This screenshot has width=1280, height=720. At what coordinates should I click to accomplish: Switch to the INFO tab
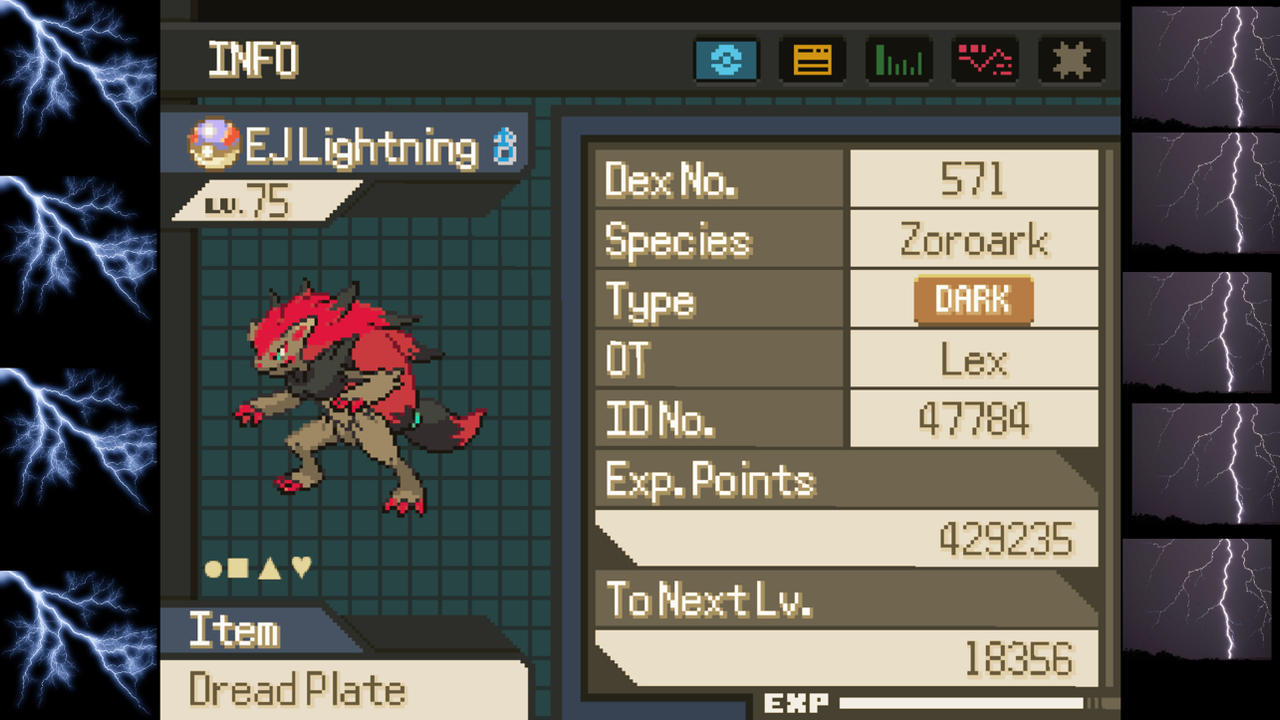[252, 60]
